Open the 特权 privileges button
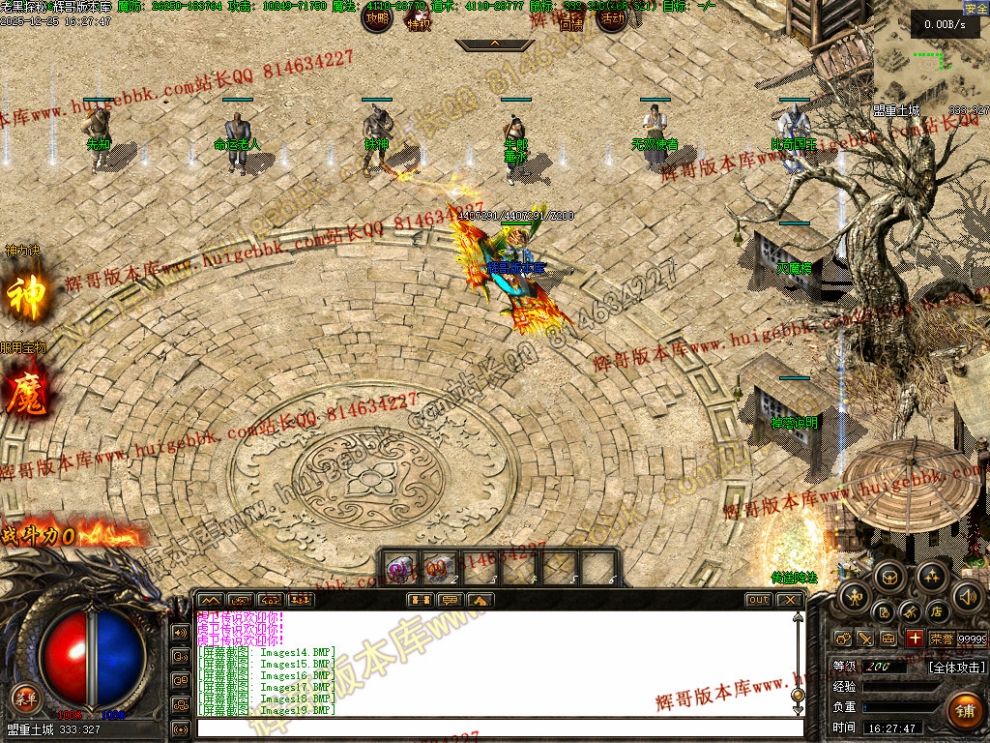This screenshot has width=990, height=743. pos(419,20)
